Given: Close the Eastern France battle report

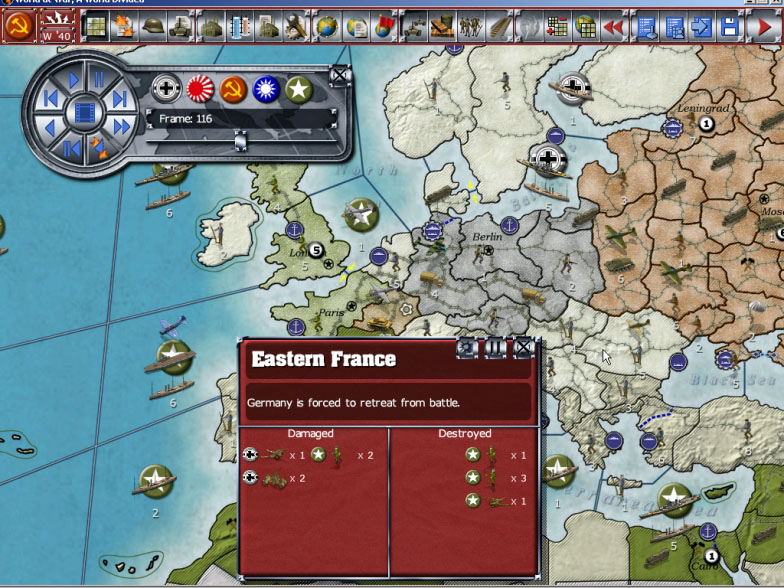Looking at the screenshot, I should (x=523, y=348).
